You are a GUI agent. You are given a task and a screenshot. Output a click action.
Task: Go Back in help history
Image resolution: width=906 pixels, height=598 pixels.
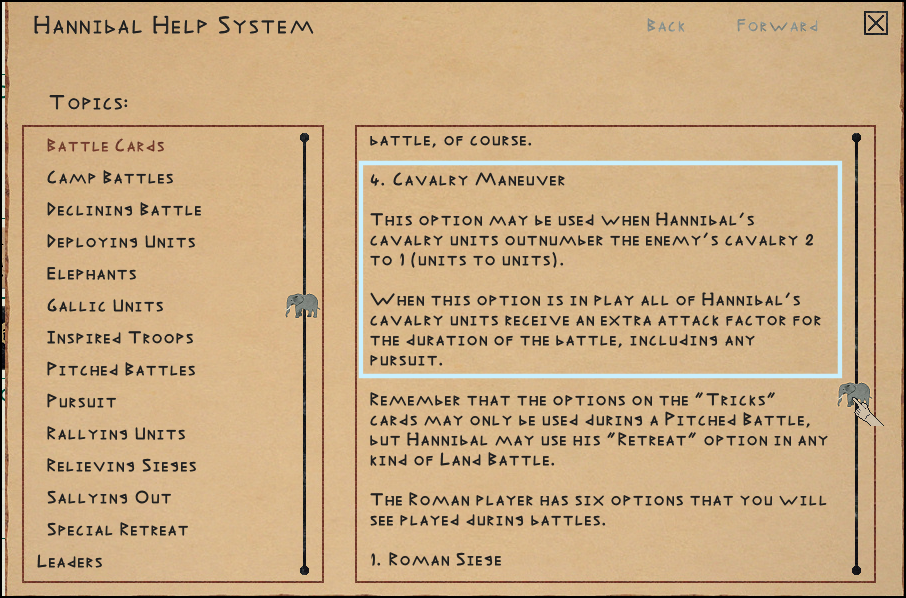click(666, 26)
